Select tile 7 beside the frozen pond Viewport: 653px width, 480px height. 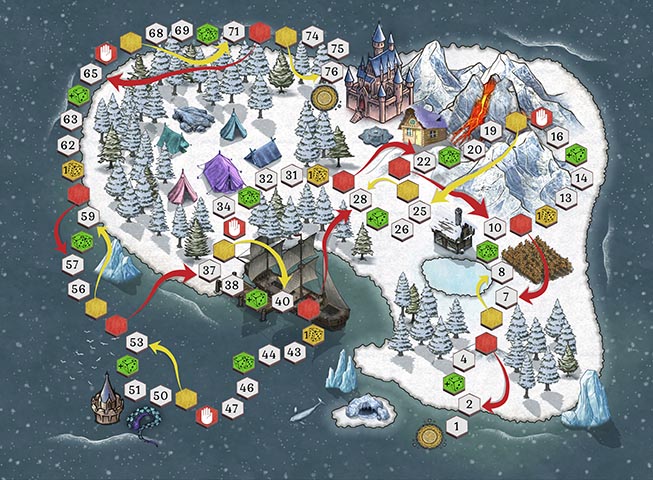506,296
